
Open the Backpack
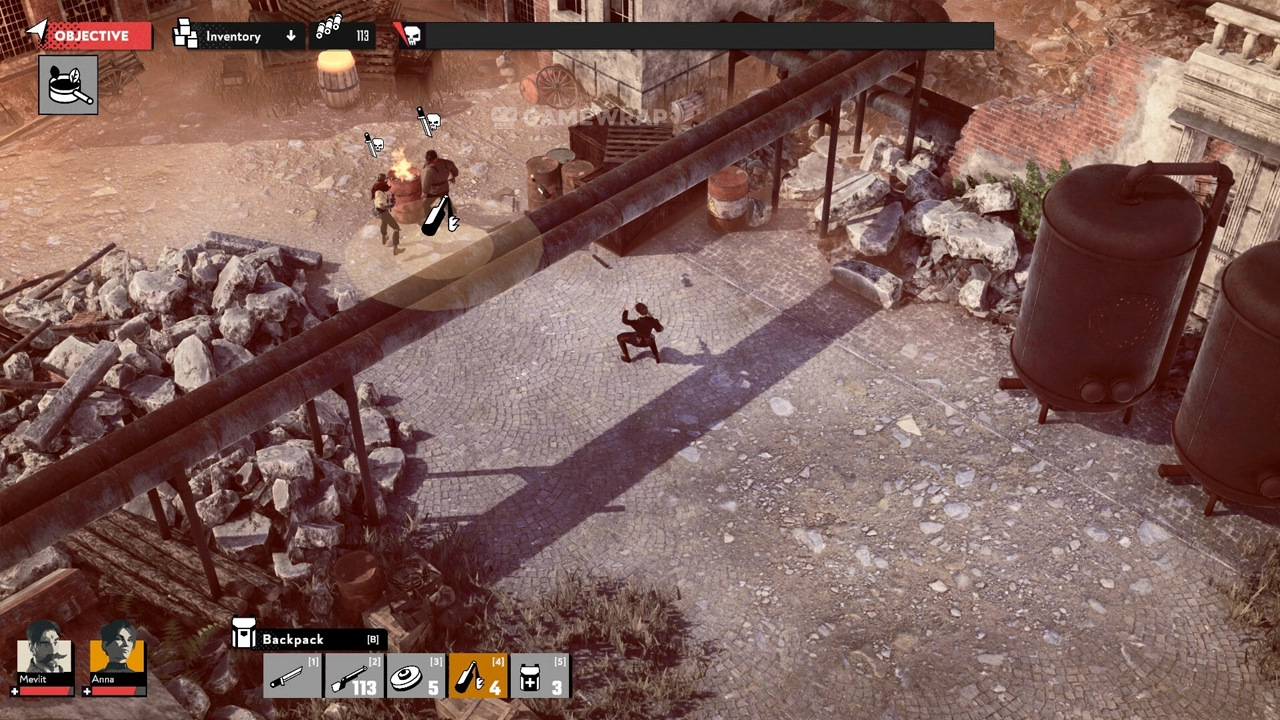coord(308,639)
